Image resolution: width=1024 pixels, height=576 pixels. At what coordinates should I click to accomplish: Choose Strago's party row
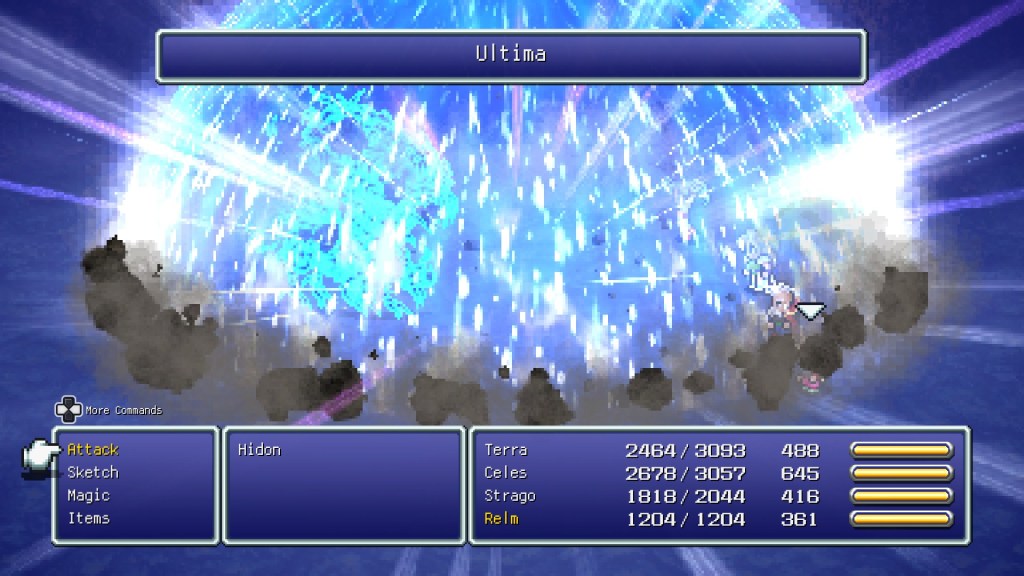(510, 496)
